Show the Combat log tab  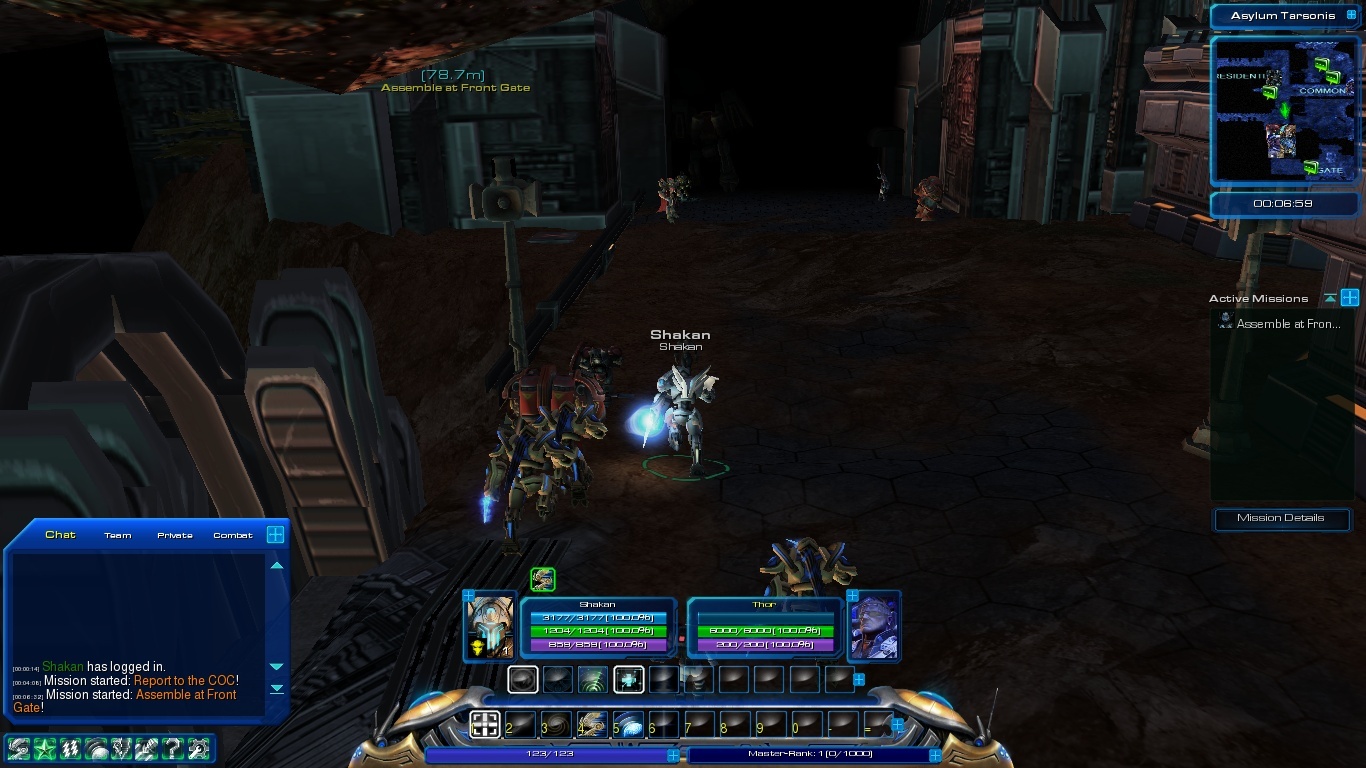233,535
